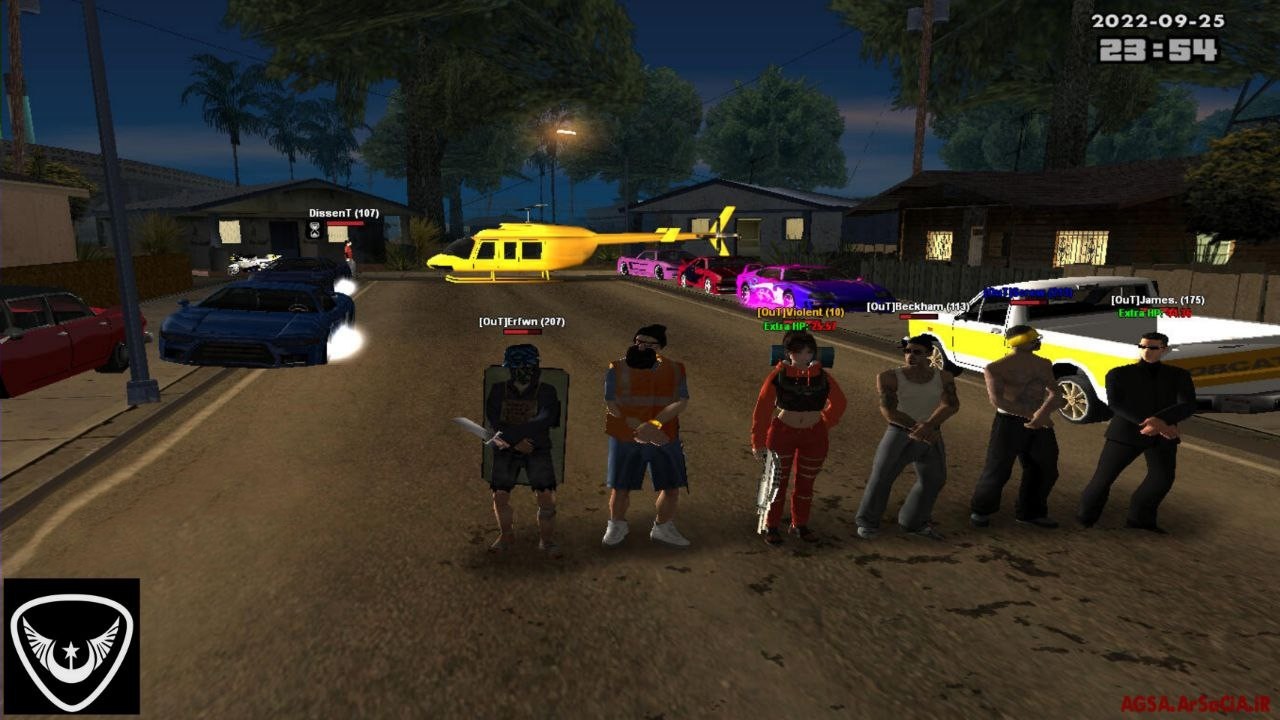
Task: Open the AGSA.ArSaCIA.IR watermark link
Action: 1195,704
